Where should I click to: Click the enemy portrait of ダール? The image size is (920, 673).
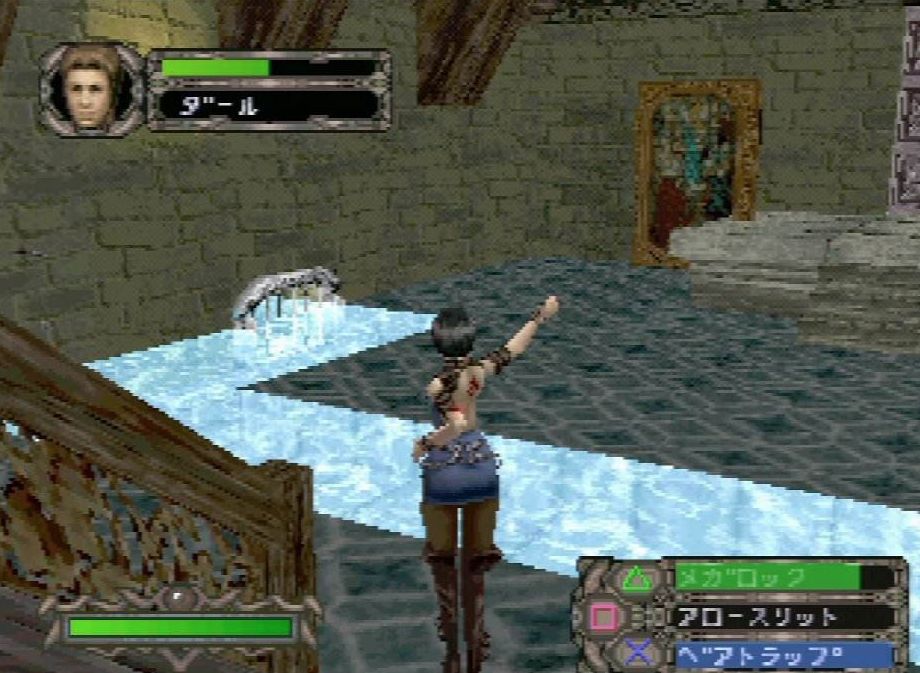click(x=92, y=90)
